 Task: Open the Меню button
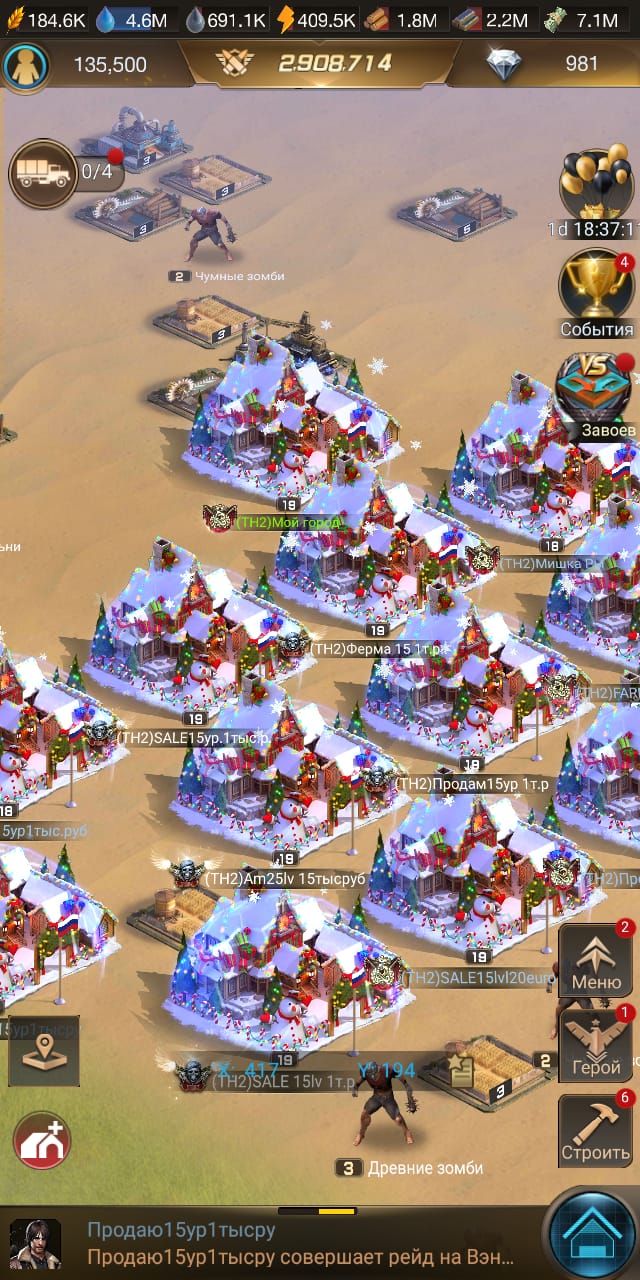point(596,960)
